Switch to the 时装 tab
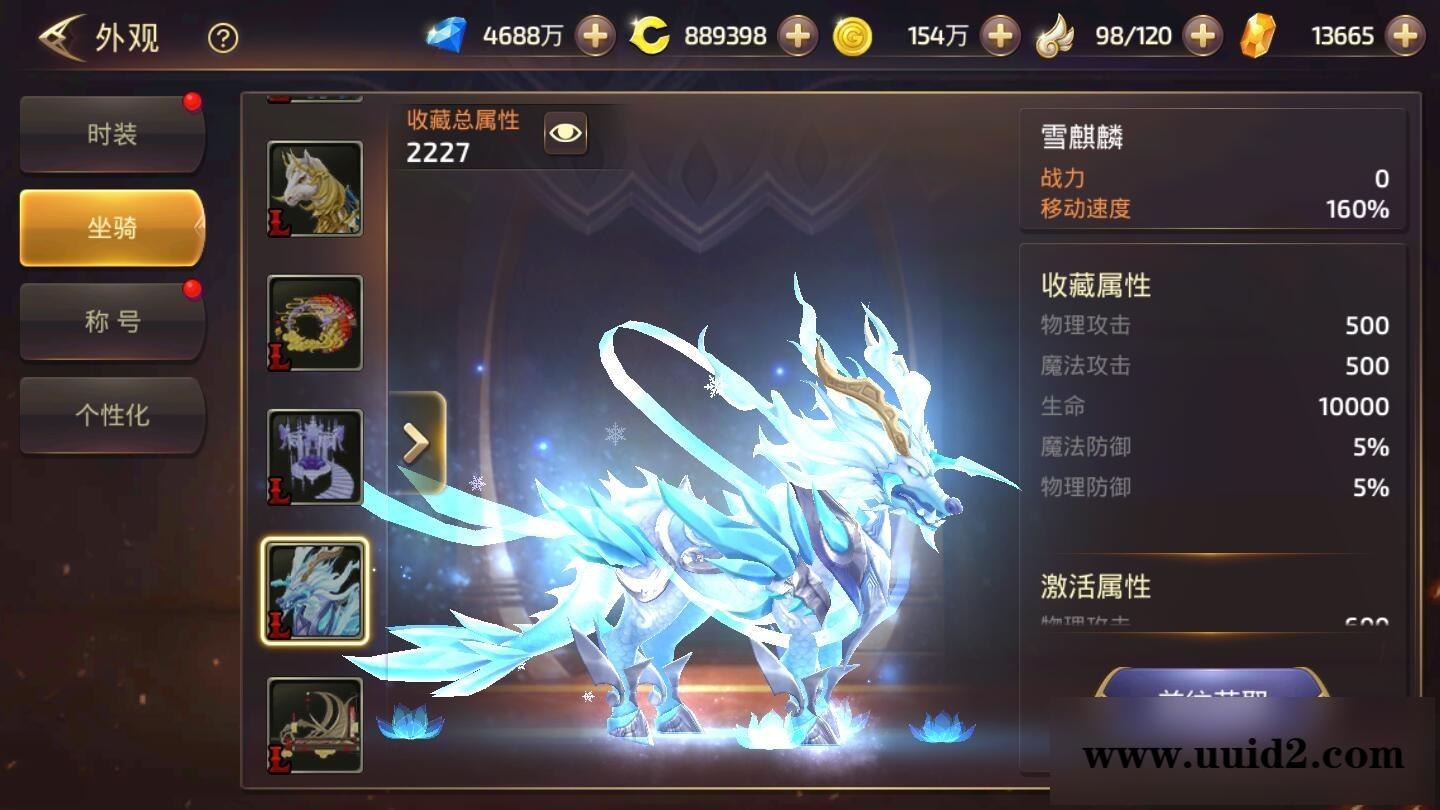This screenshot has height=810, width=1440. [111, 133]
